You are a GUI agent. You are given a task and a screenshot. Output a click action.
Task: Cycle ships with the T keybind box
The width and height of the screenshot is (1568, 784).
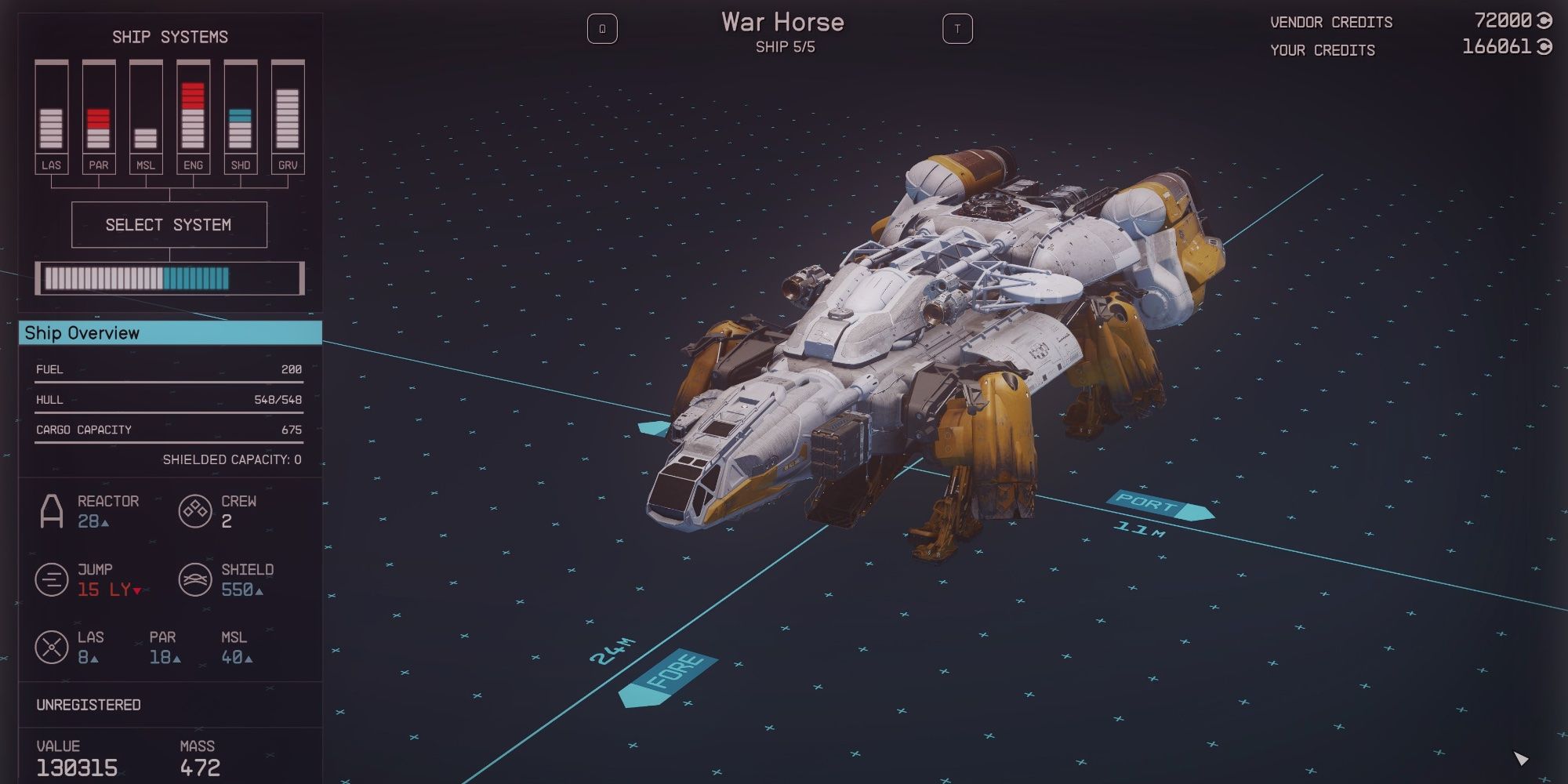coord(958,27)
